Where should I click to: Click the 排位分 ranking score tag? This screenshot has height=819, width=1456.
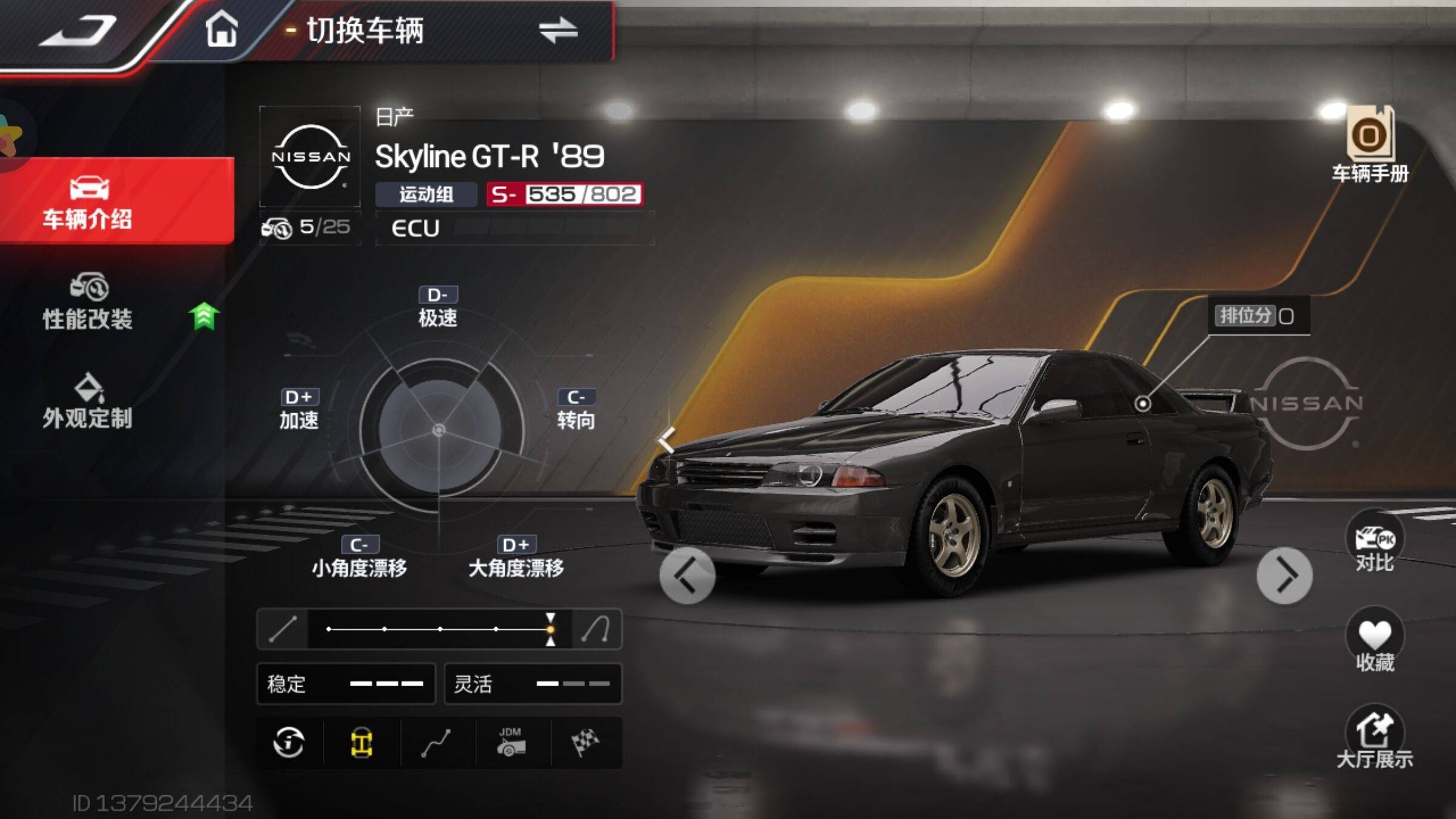1257,315
